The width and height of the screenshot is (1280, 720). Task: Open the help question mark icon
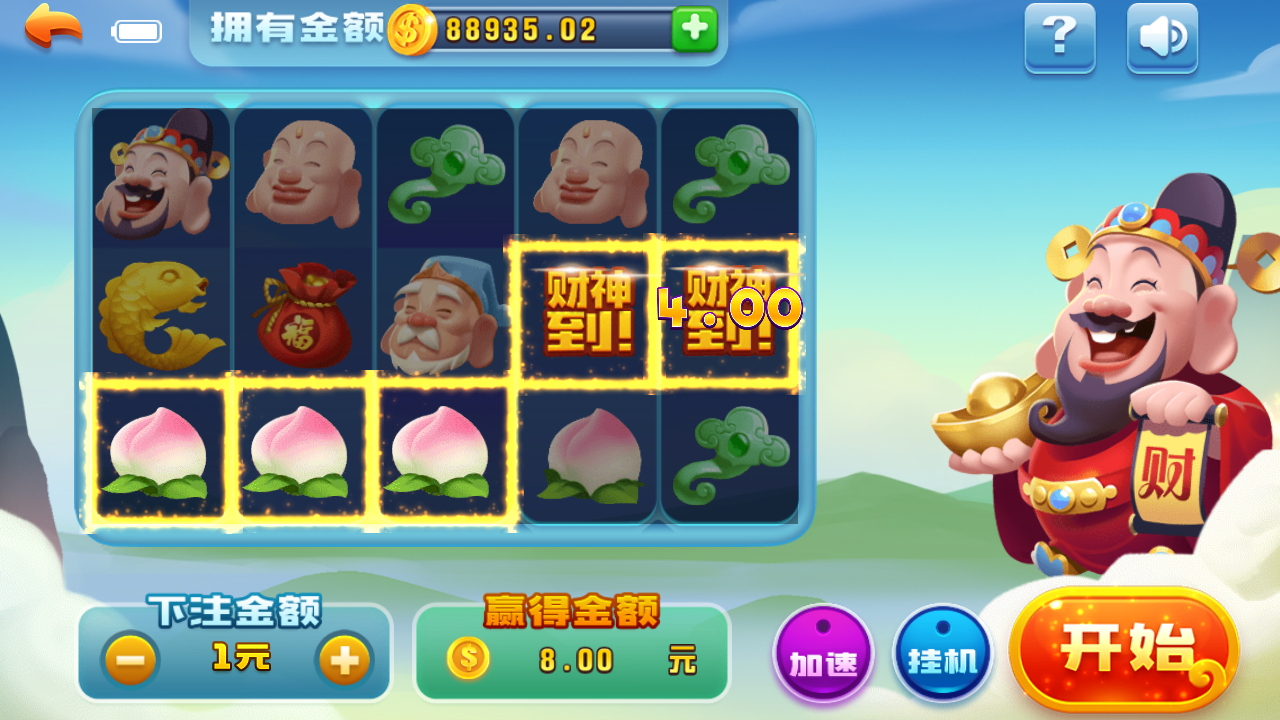tap(1060, 38)
